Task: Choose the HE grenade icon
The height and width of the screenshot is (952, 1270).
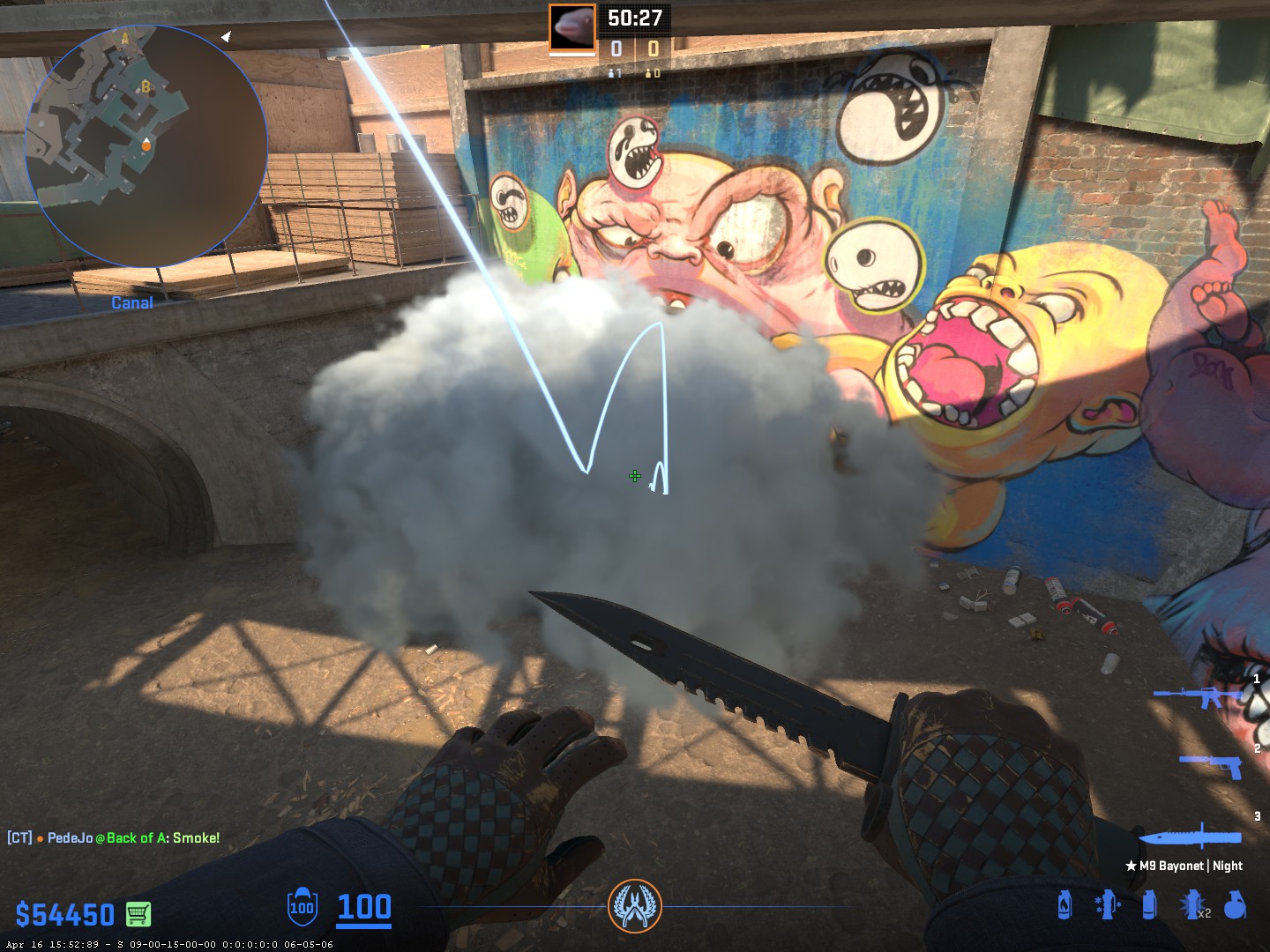Action: point(1235,904)
